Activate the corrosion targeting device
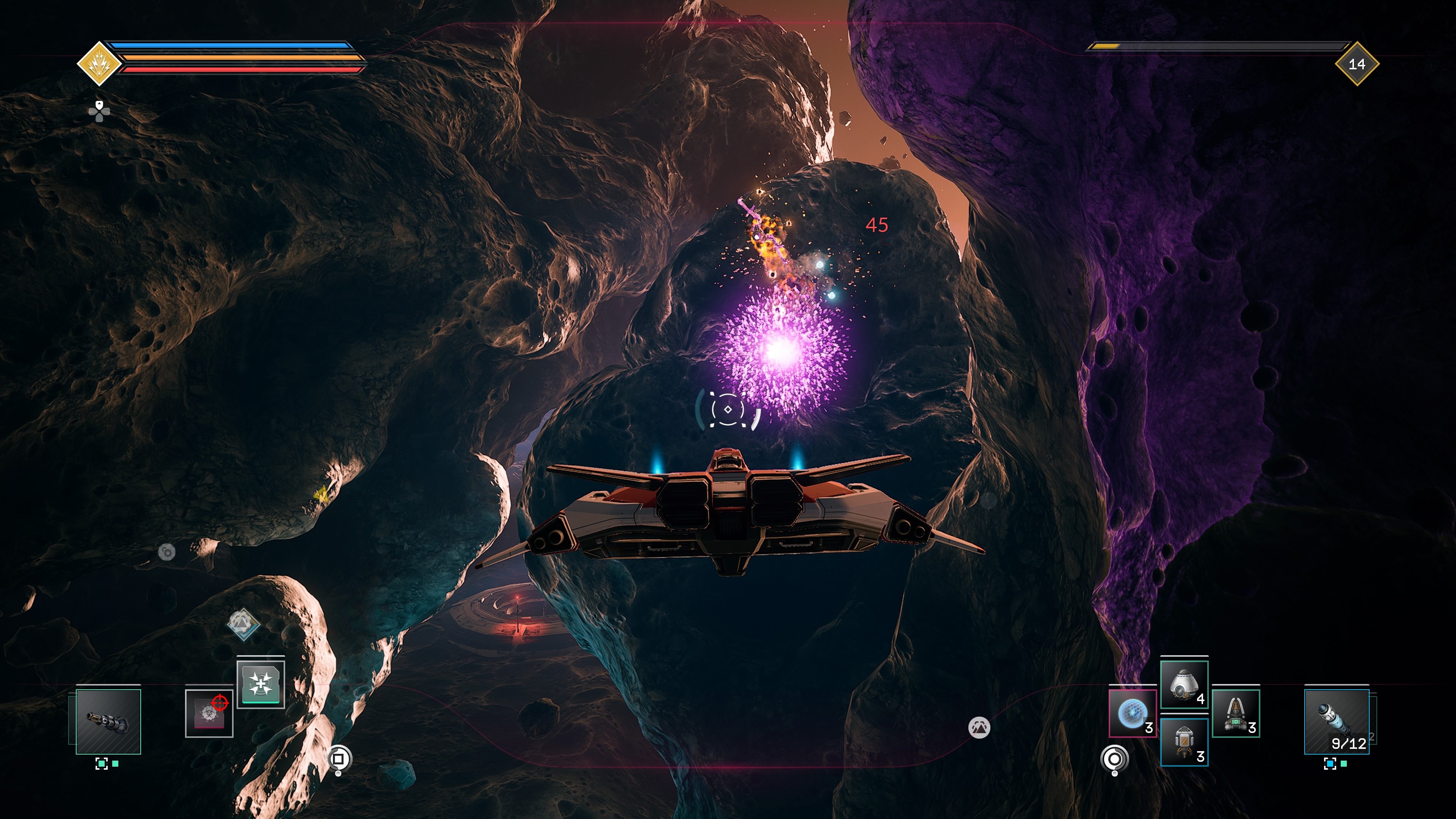 point(209,713)
